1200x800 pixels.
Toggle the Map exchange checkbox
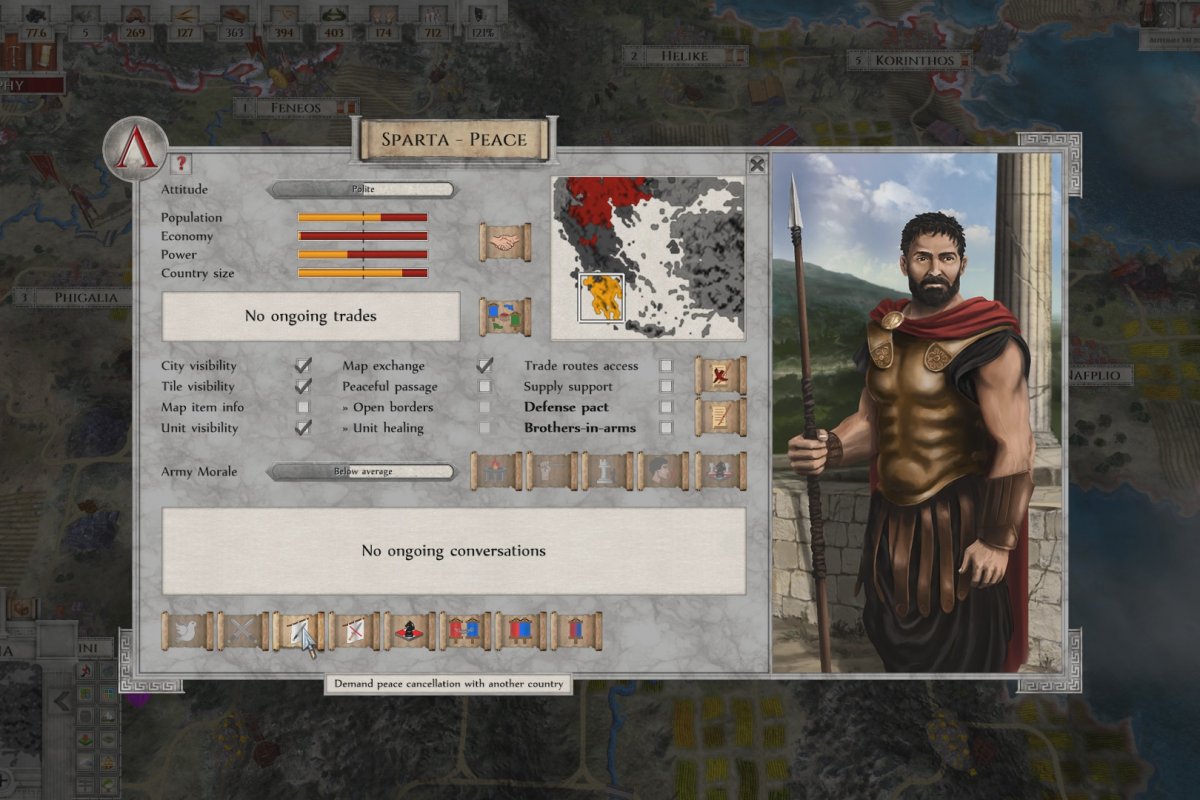click(485, 366)
